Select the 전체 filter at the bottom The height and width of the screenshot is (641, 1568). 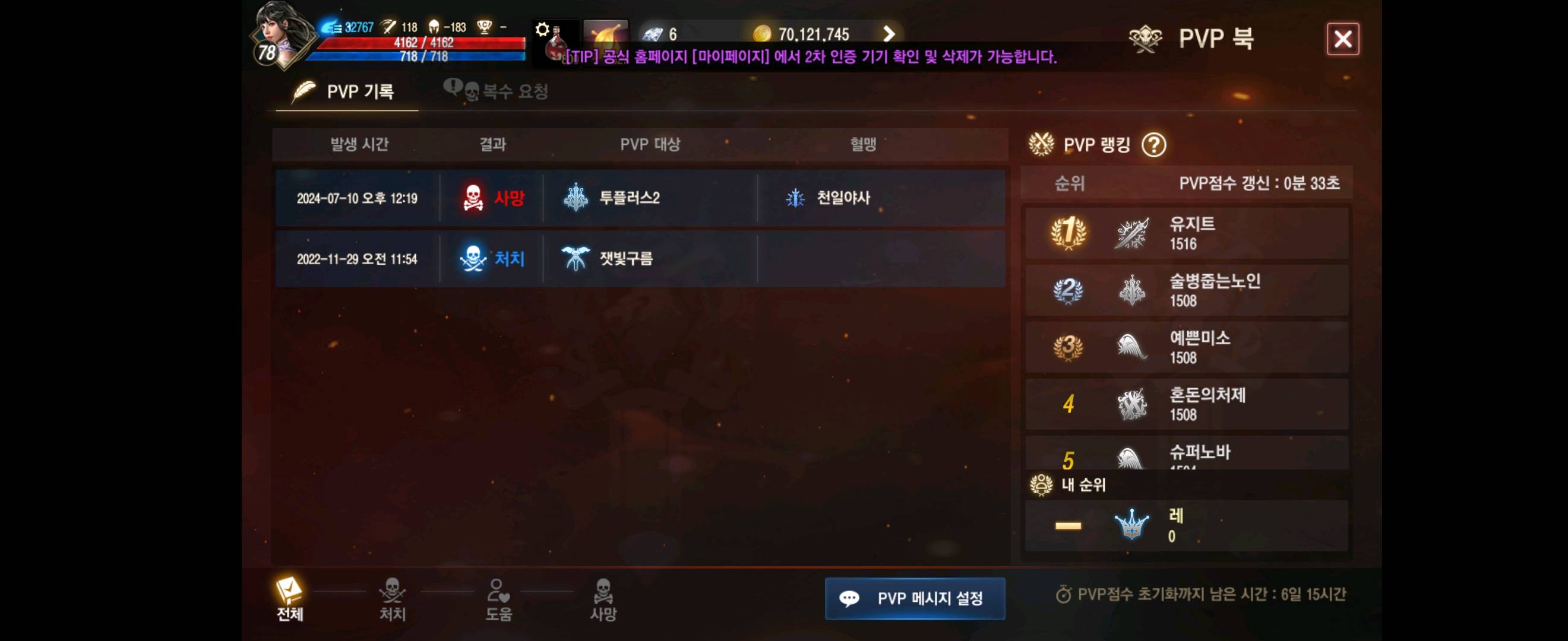292,601
